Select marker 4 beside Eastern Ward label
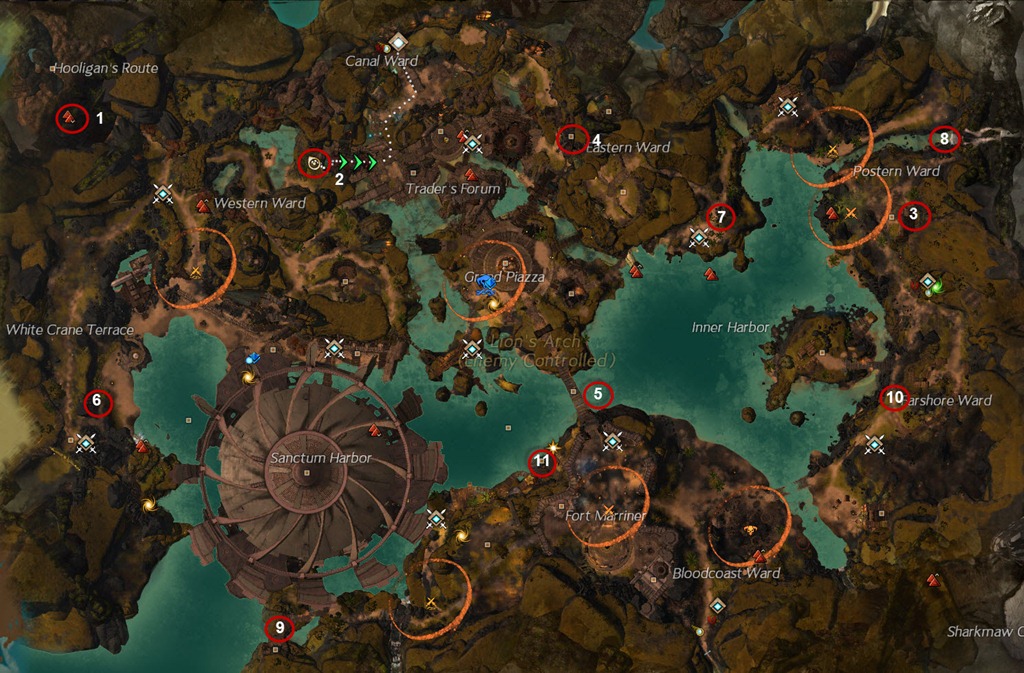The image size is (1024, 673). 572,139
